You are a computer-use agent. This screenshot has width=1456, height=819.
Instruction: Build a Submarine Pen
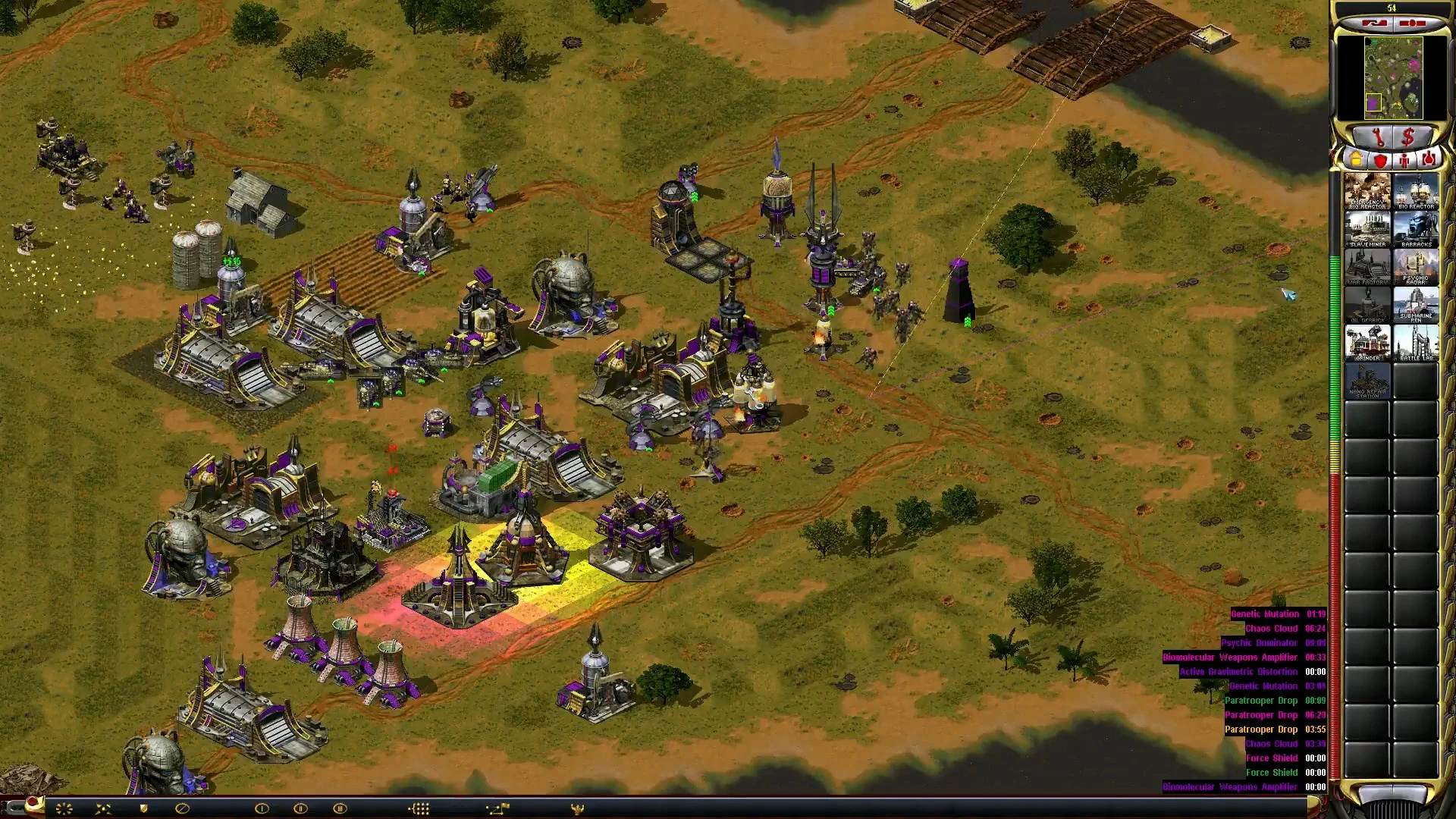[x=1416, y=305]
